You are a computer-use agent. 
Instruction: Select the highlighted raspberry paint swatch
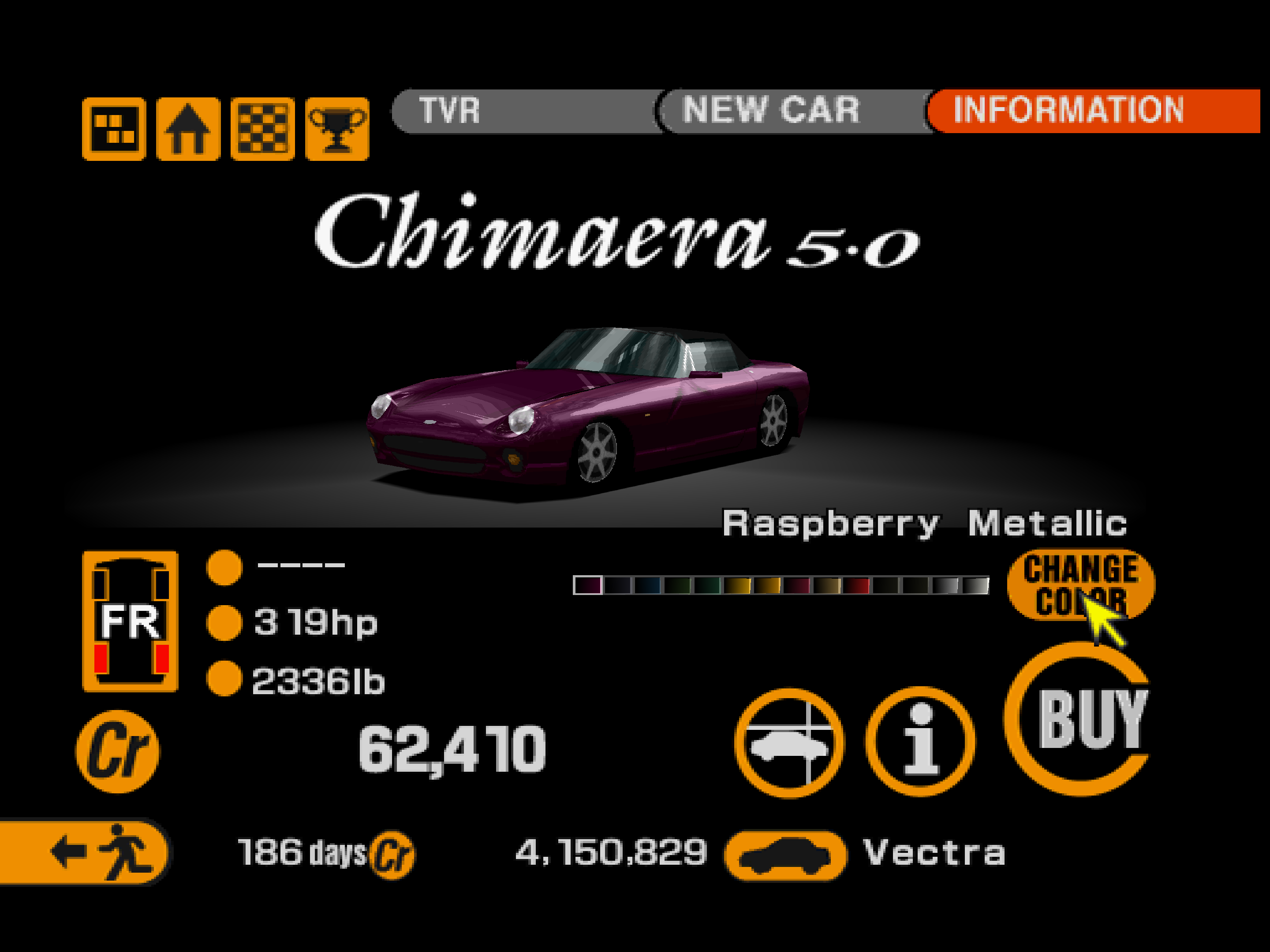tap(587, 585)
